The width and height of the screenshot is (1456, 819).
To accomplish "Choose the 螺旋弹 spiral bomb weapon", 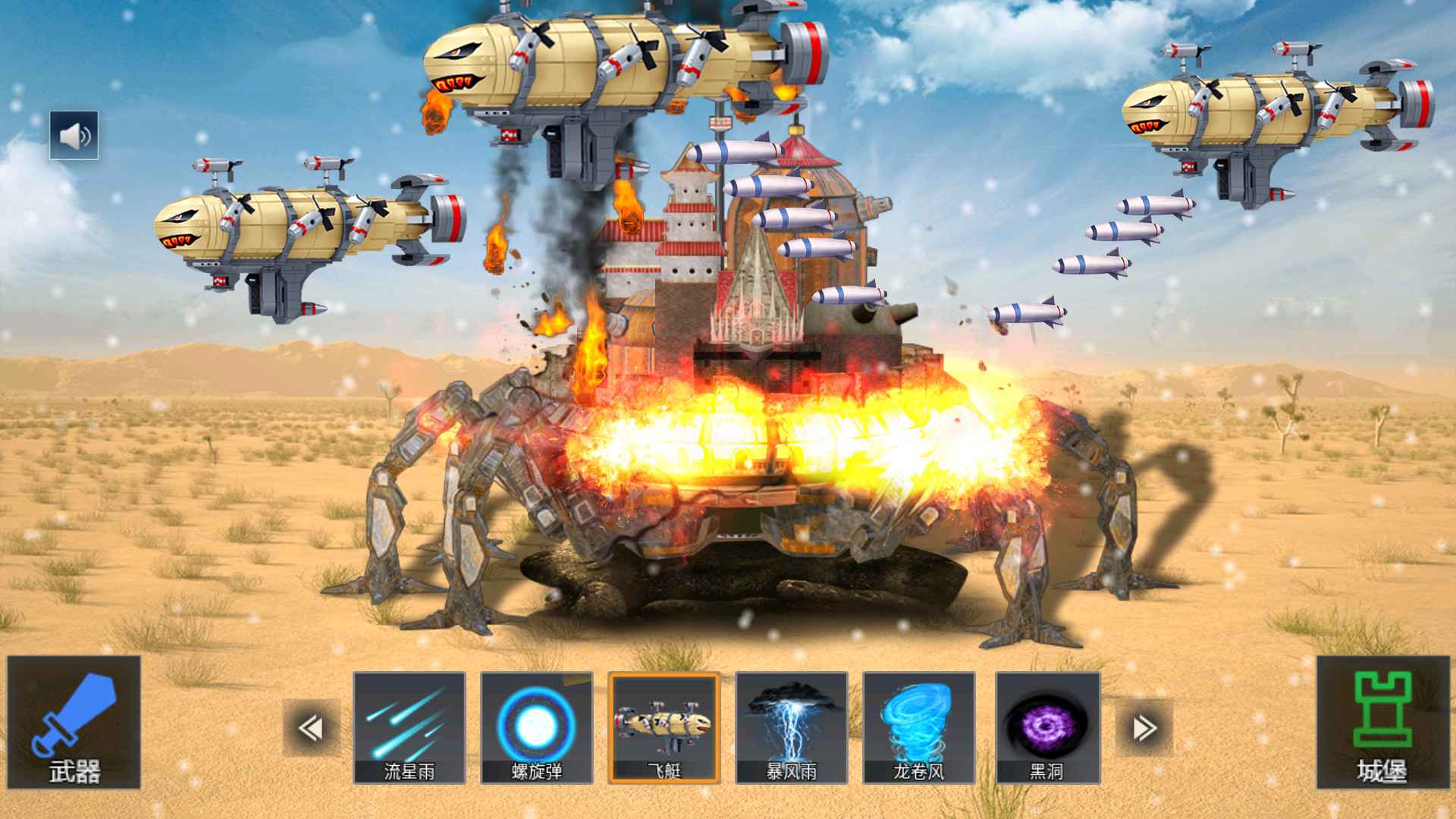I will tap(537, 728).
